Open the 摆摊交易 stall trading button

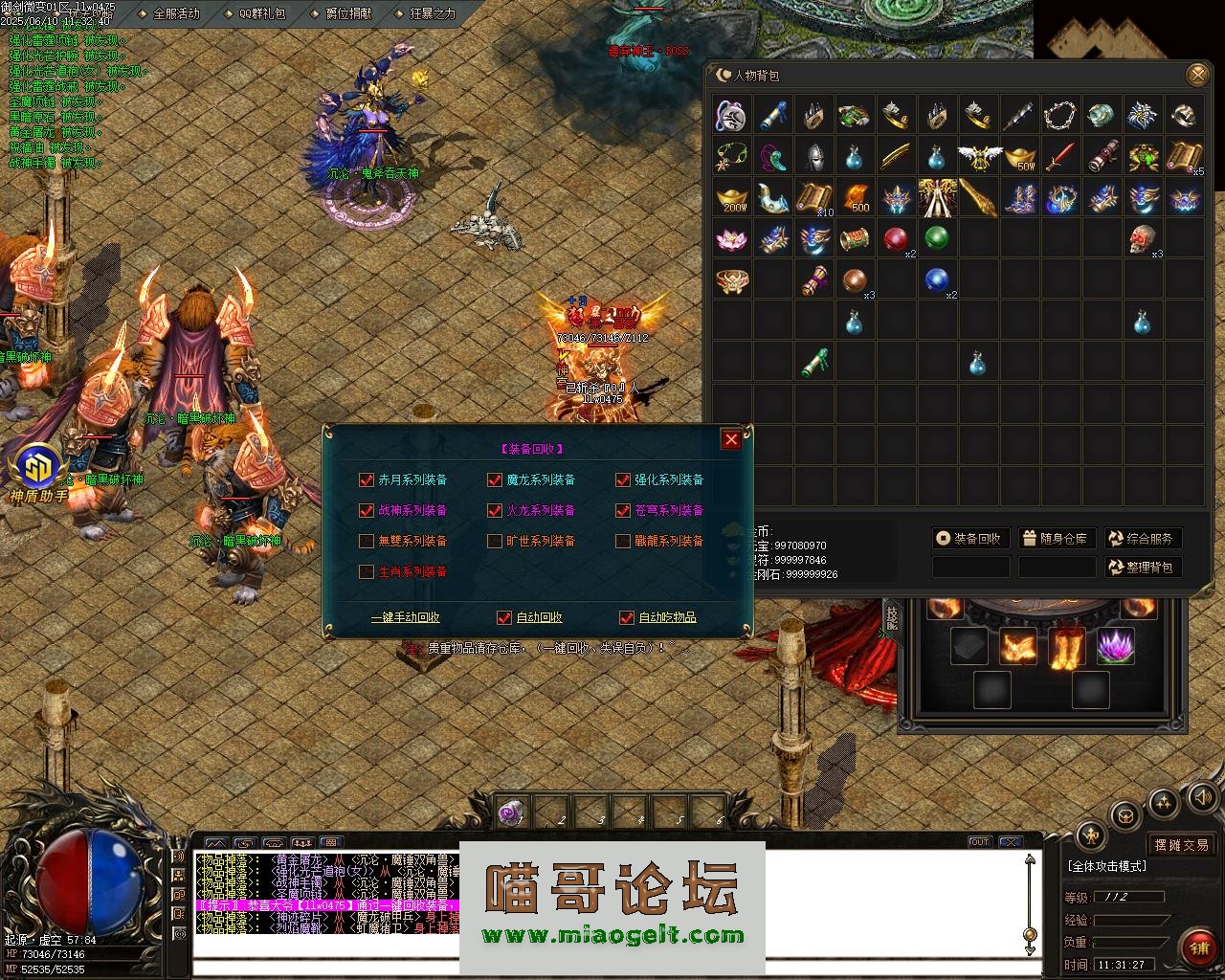coord(1181,844)
